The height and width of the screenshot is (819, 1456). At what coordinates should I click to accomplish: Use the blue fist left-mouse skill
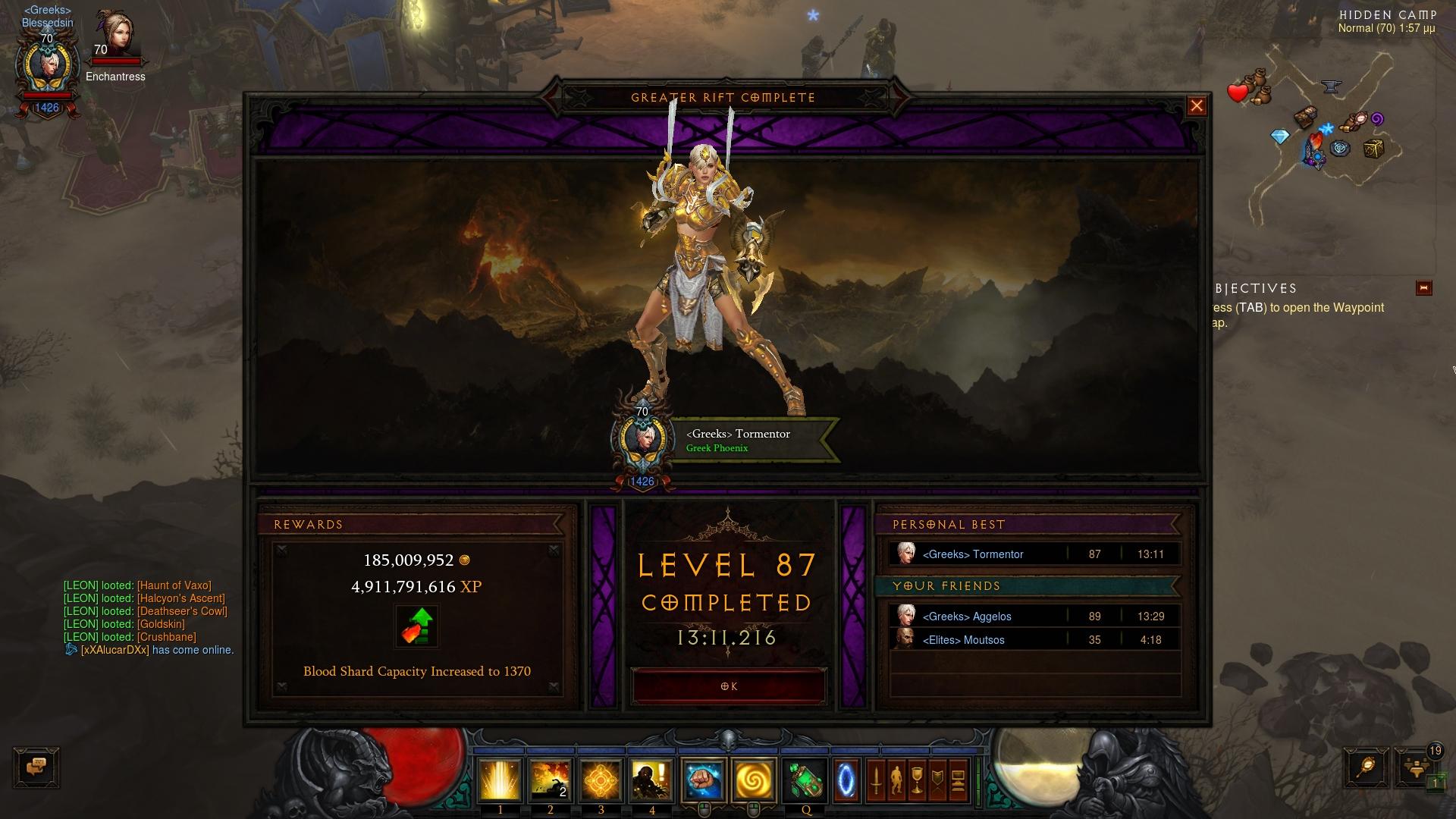tap(703, 781)
